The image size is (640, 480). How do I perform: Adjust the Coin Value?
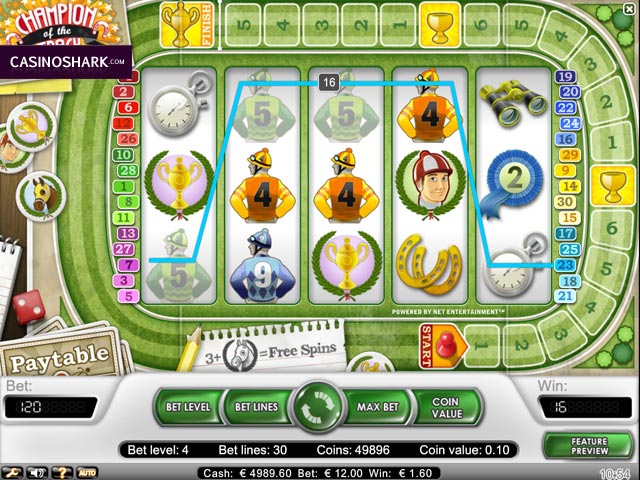445,407
